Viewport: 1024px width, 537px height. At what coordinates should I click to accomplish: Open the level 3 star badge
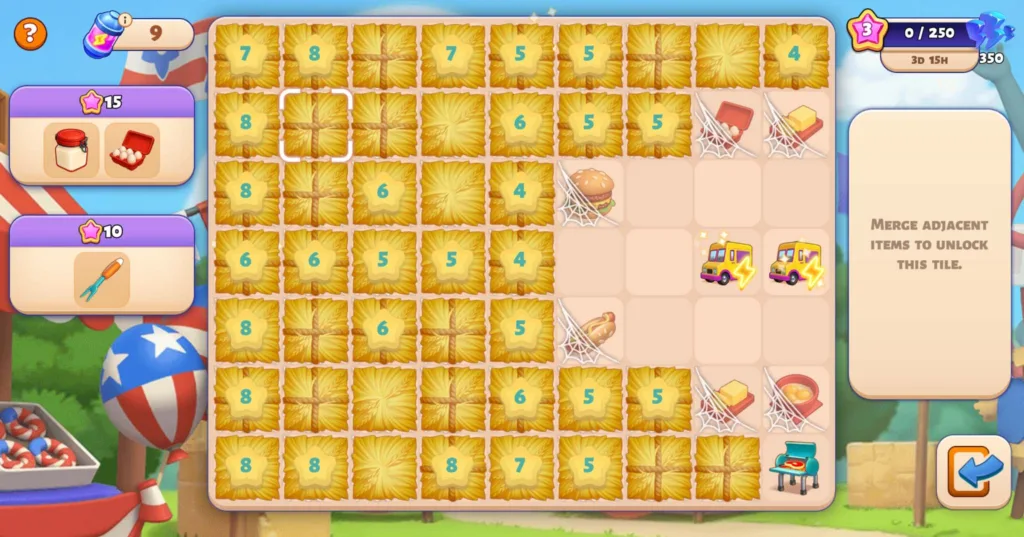[x=866, y=31]
